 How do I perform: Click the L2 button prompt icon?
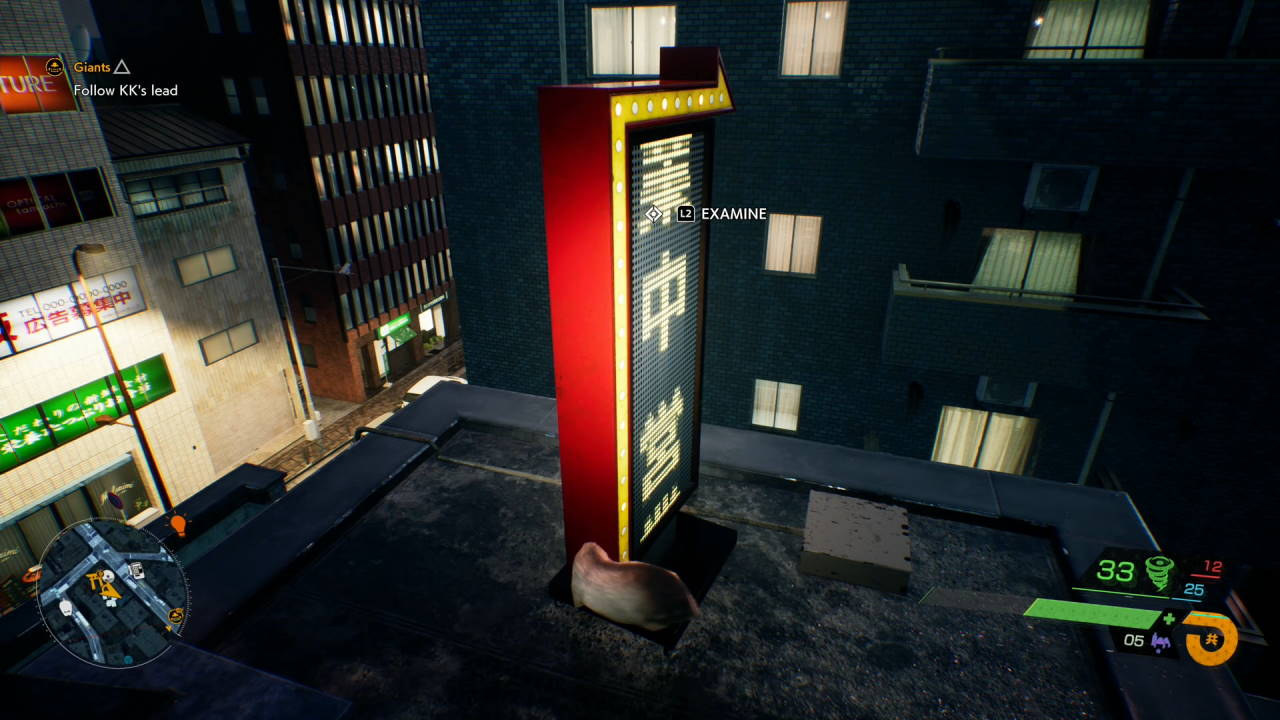pos(685,214)
